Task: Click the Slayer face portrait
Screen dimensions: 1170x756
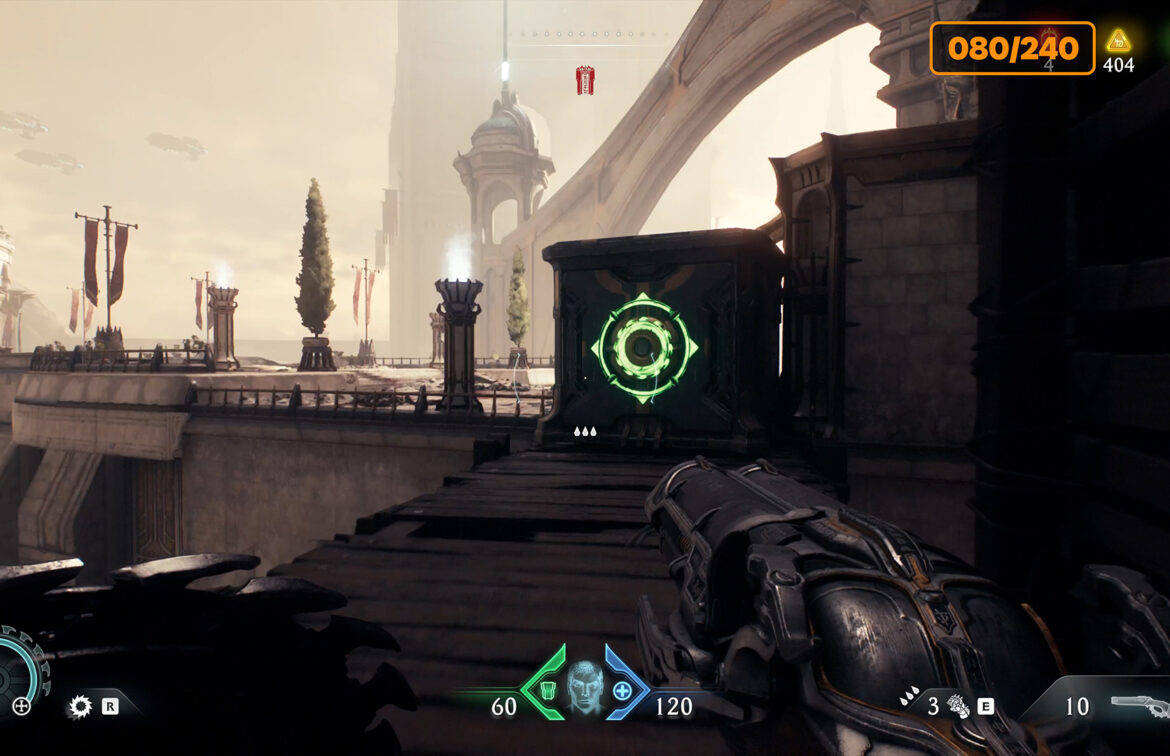Action: [x=585, y=687]
